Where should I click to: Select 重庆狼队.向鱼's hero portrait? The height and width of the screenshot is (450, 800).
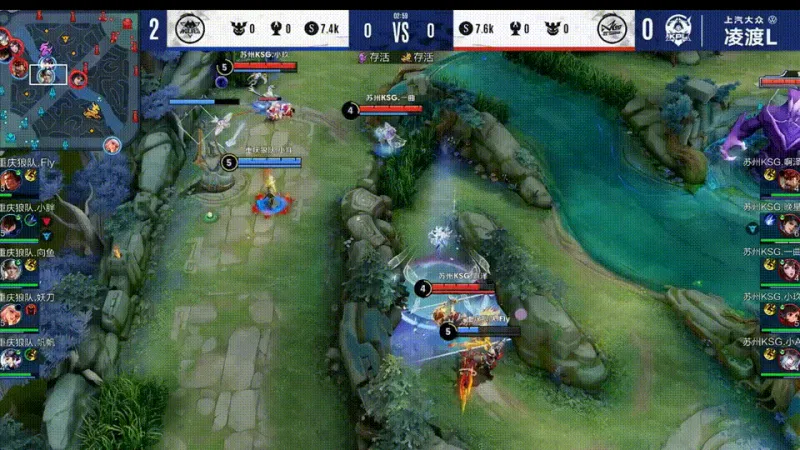(11, 269)
